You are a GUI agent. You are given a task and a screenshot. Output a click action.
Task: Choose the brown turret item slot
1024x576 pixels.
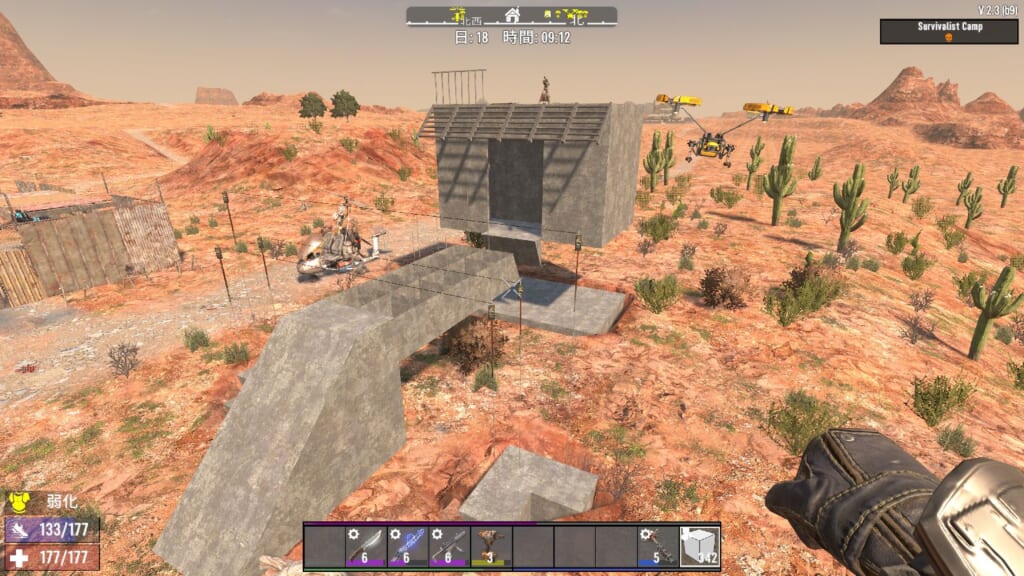click(x=490, y=547)
